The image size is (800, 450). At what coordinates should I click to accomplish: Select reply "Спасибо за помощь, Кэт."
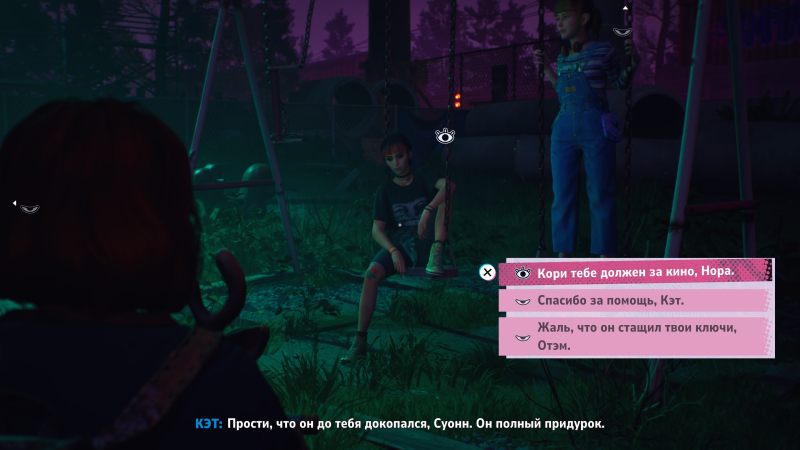635,300
